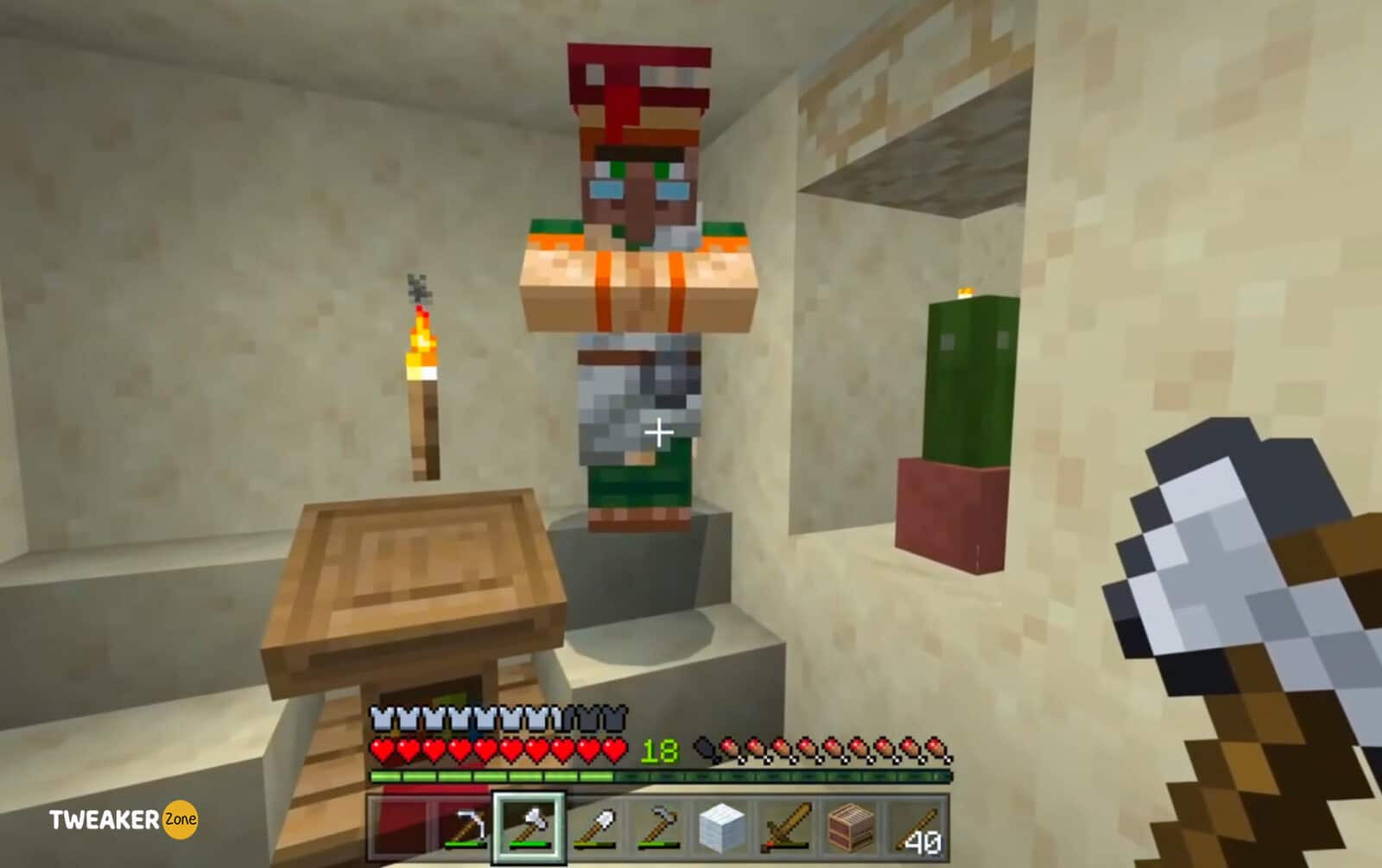Select the iron axe hotbar slot

pyautogui.click(x=529, y=825)
